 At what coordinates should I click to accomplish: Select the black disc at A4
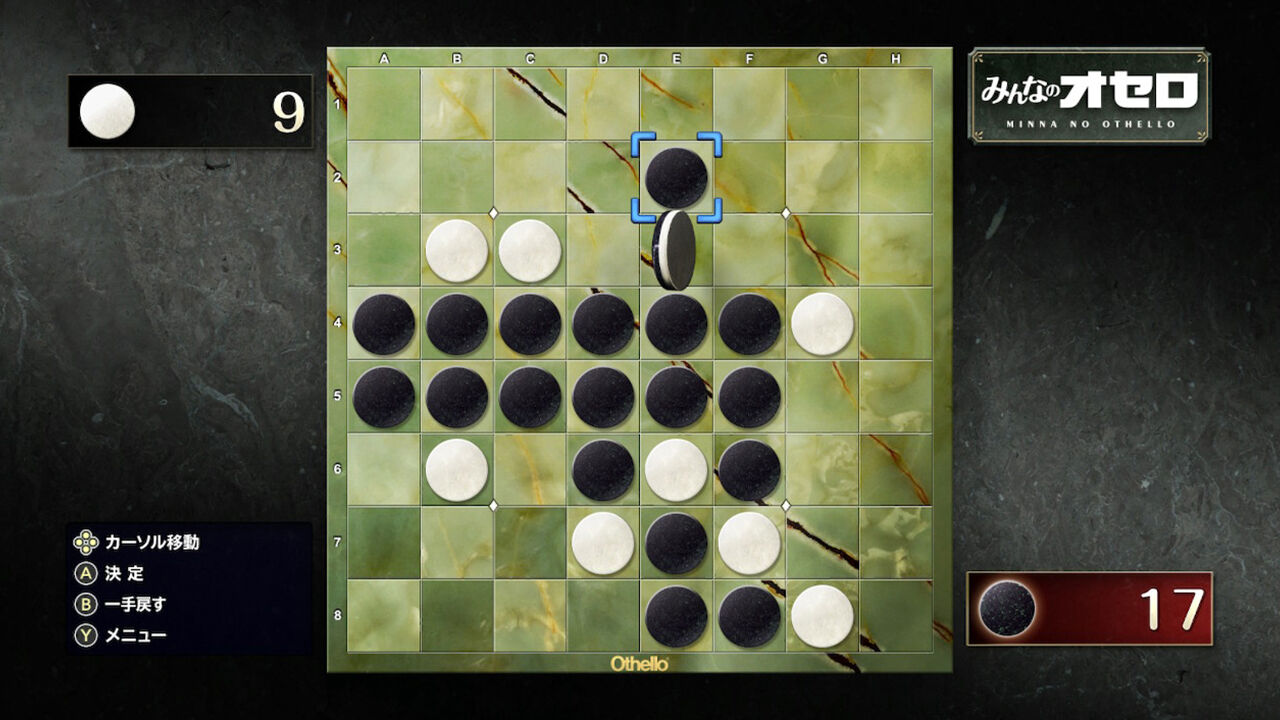click(x=384, y=324)
